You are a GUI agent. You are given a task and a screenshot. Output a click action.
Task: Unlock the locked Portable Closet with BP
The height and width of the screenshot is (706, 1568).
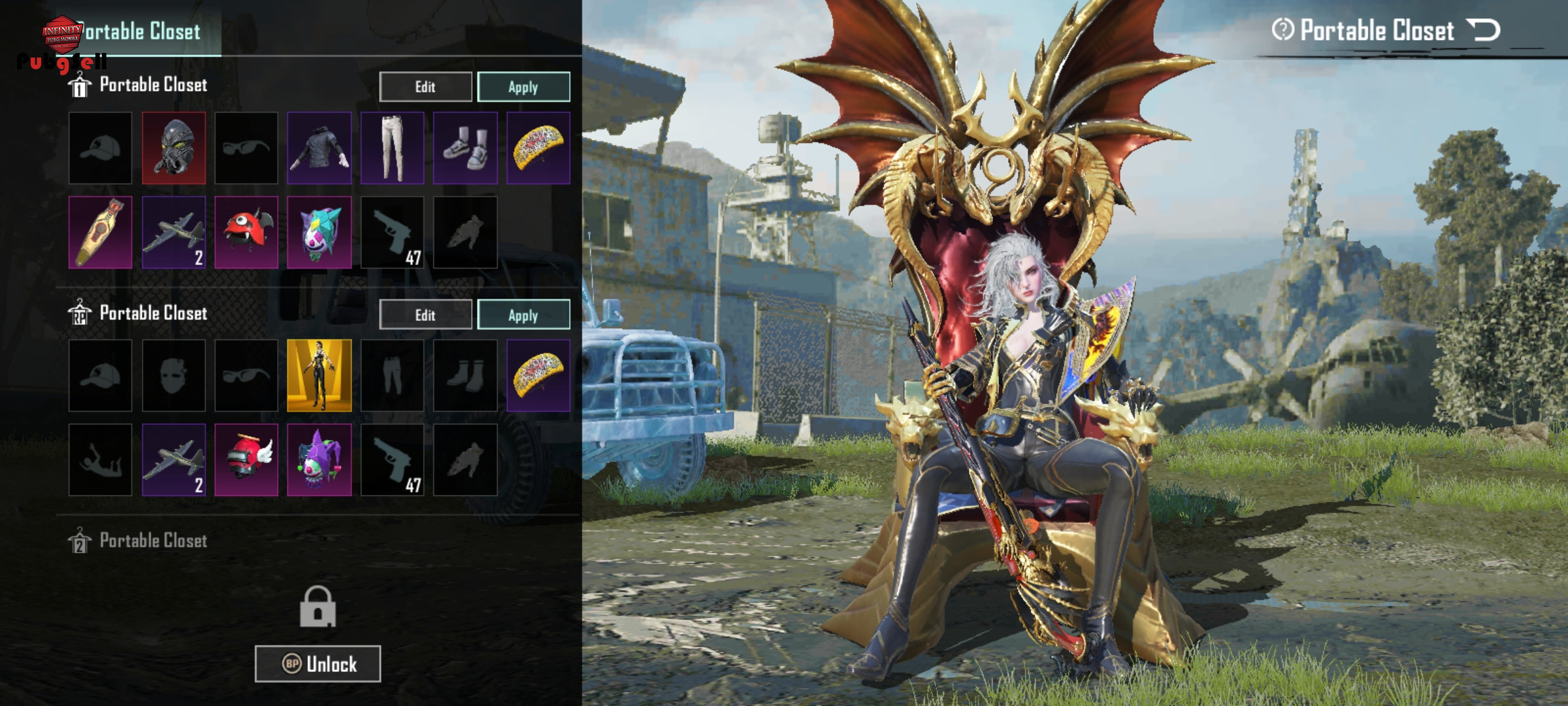[318, 664]
